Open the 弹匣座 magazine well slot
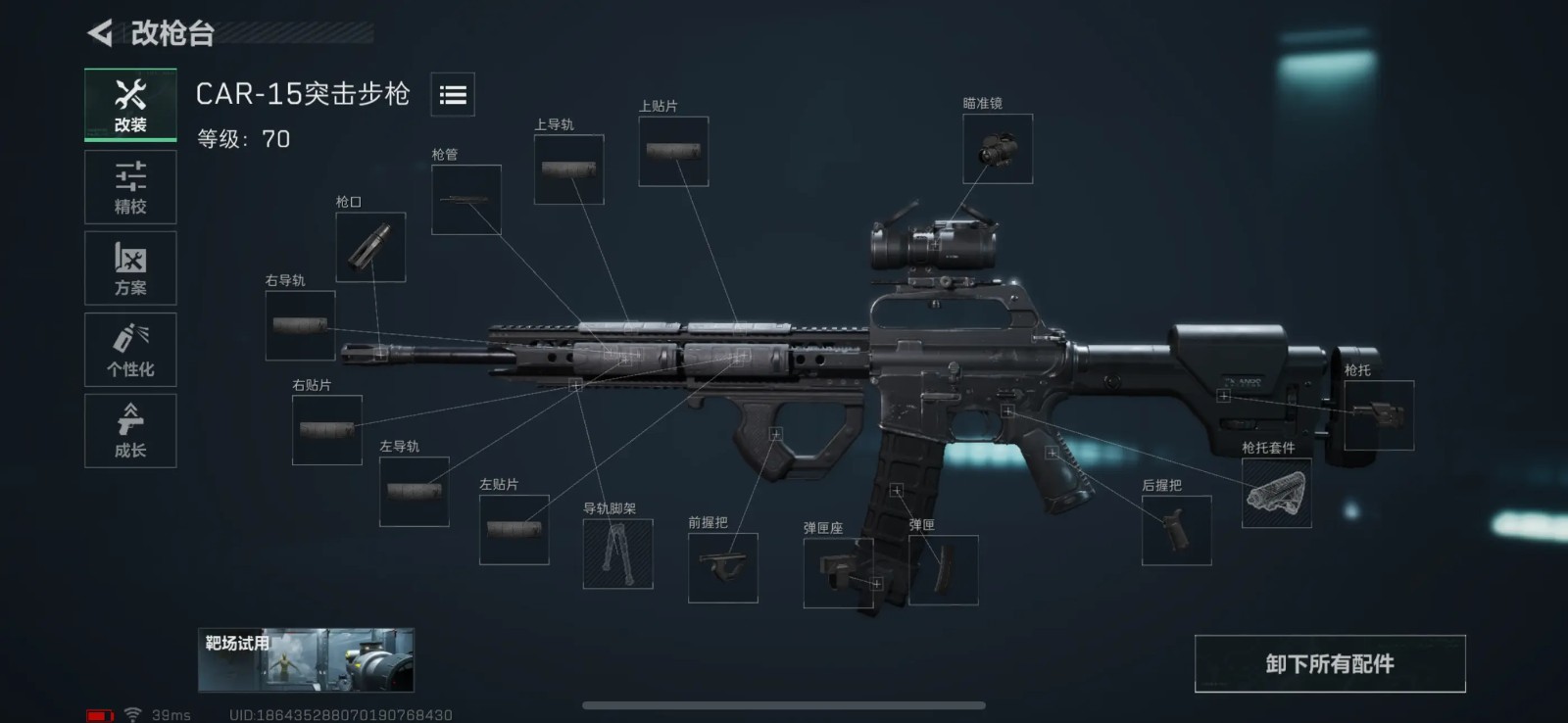The image size is (1568, 723). (839, 572)
